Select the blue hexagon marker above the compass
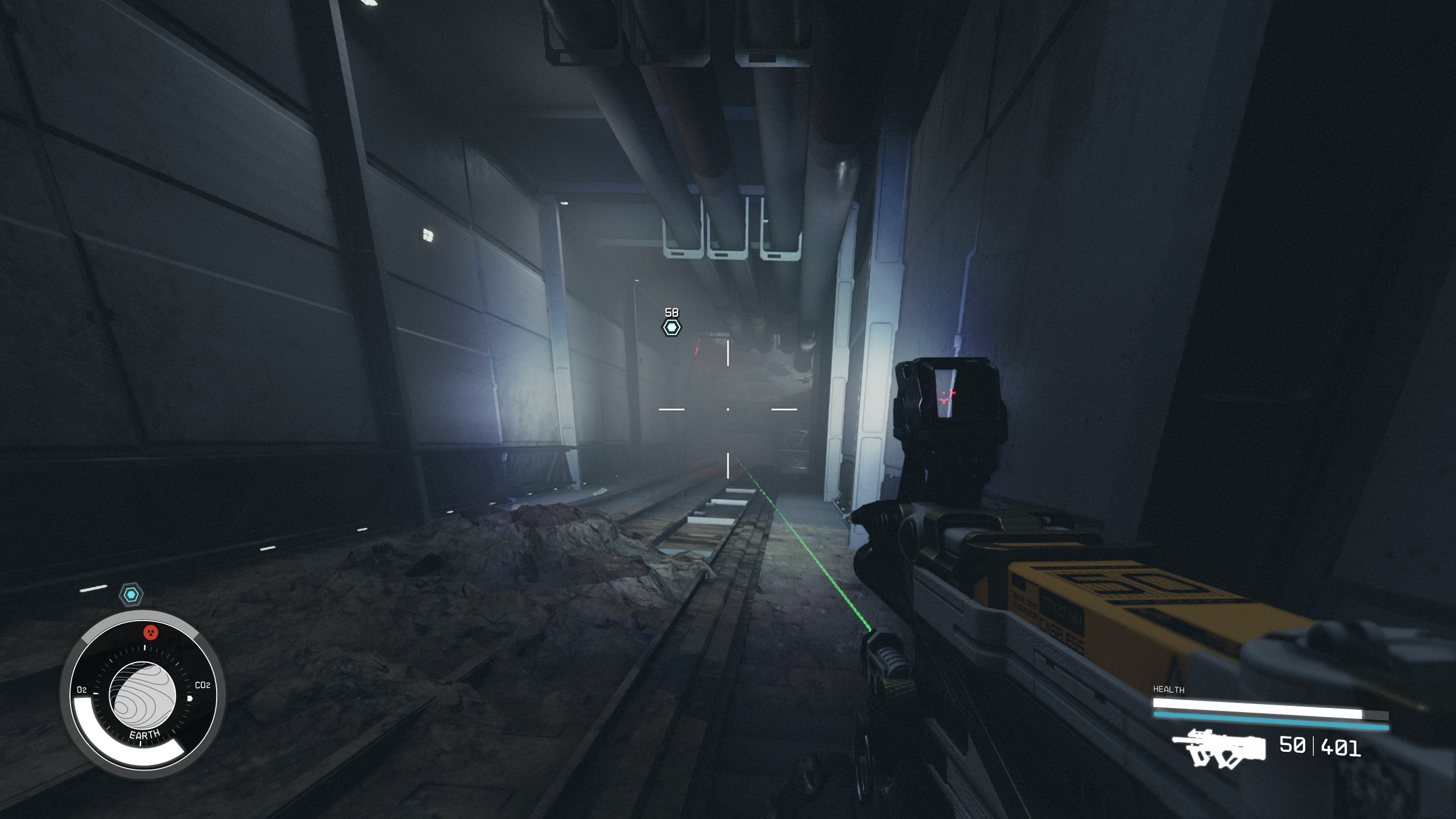This screenshot has height=819, width=1456. 132,595
